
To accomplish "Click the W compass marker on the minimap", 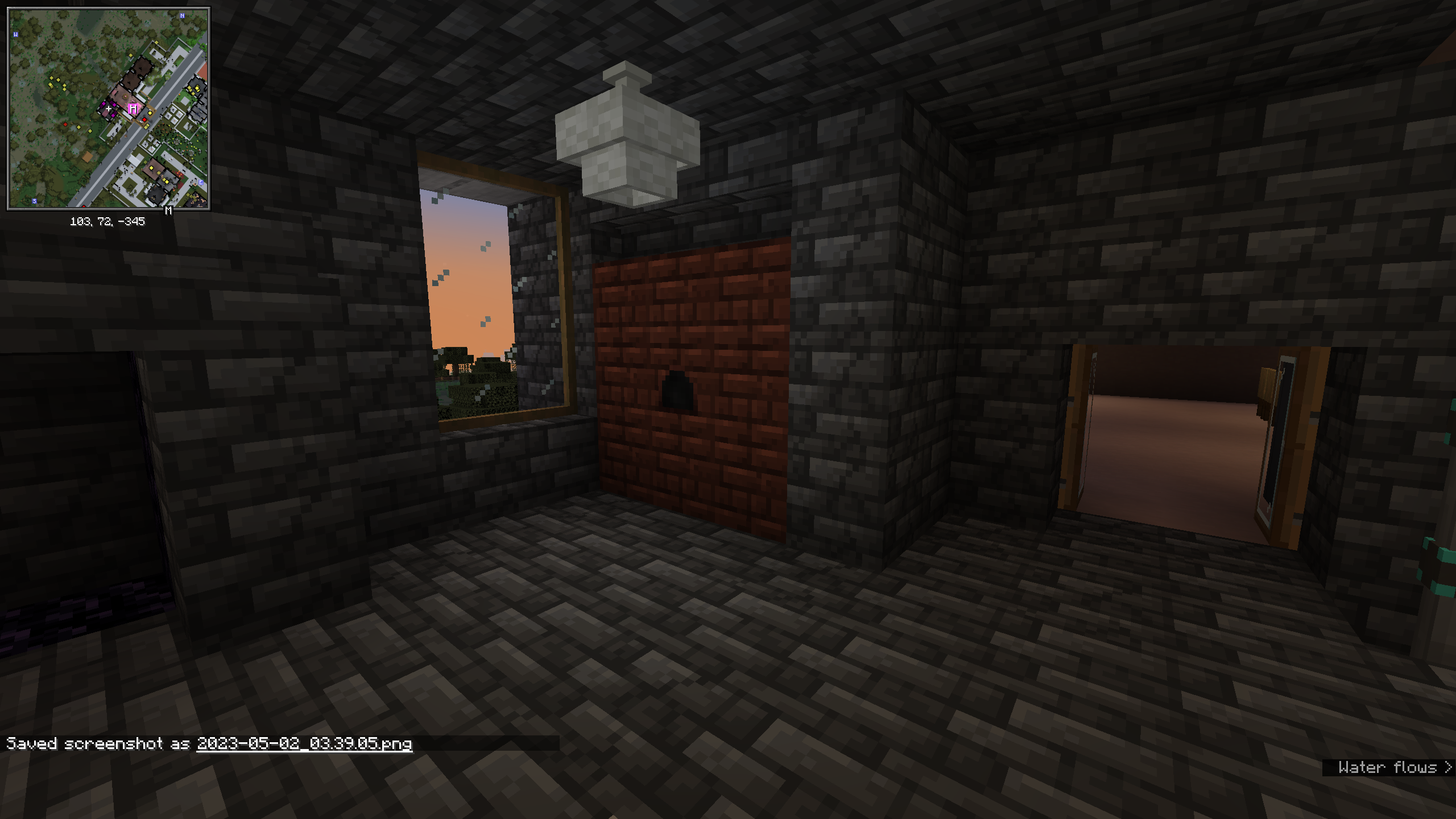I will pos(15,34).
